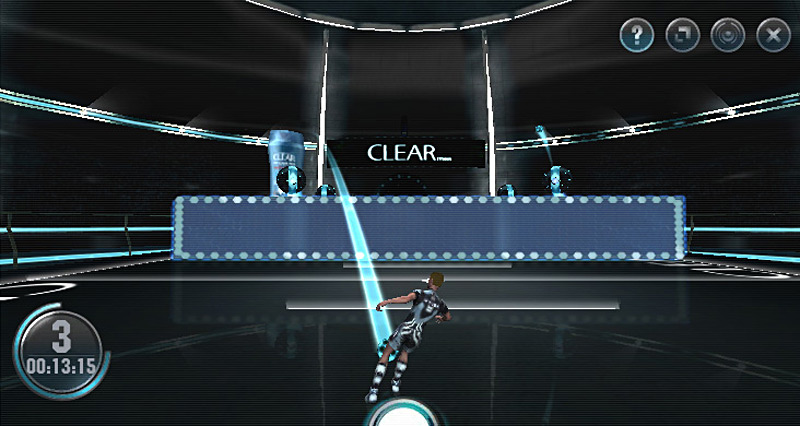
Task: Open the question mark help button
Action: 637,37
